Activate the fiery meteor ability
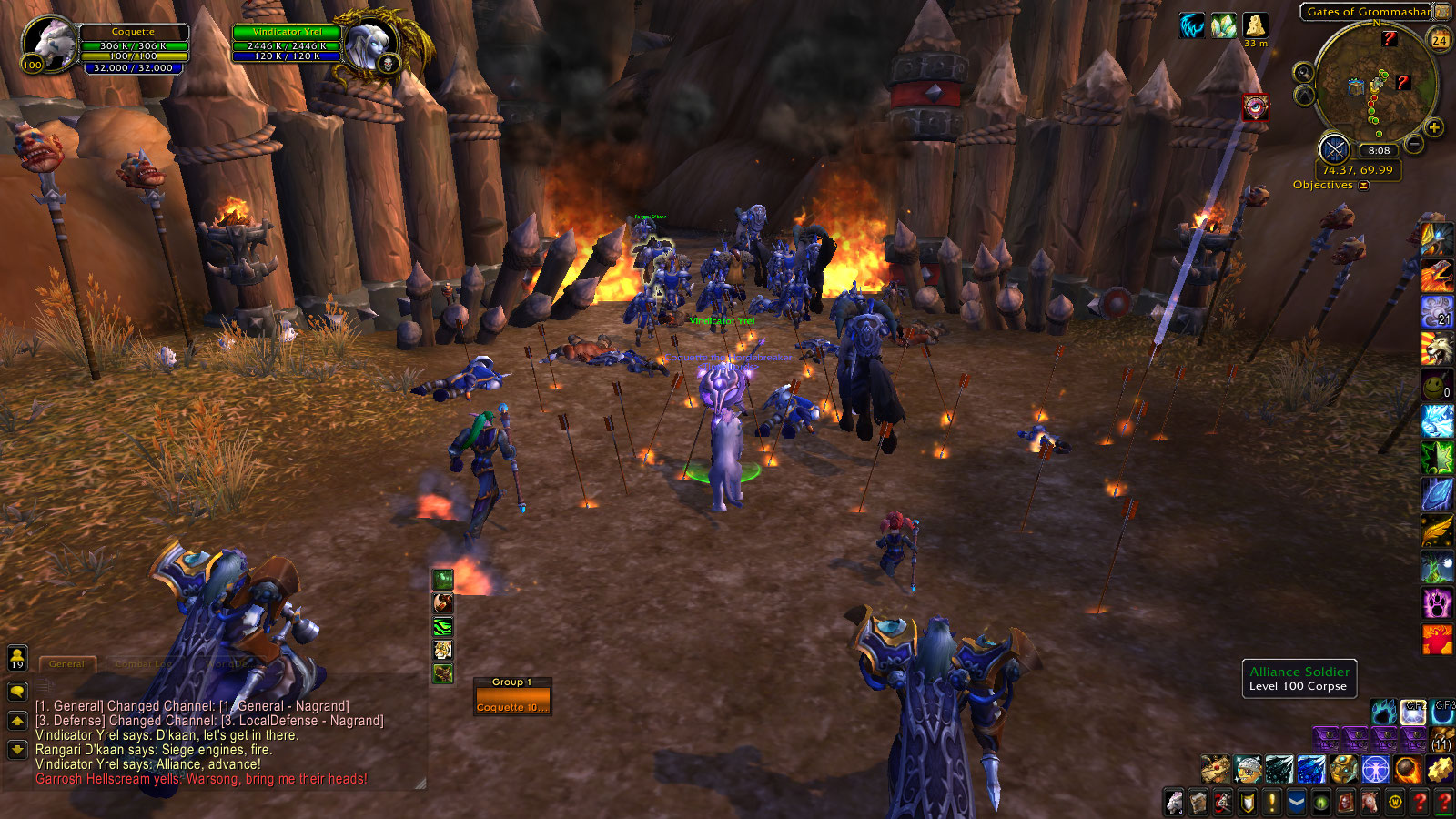1456x819 pixels. click(x=1406, y=770)
